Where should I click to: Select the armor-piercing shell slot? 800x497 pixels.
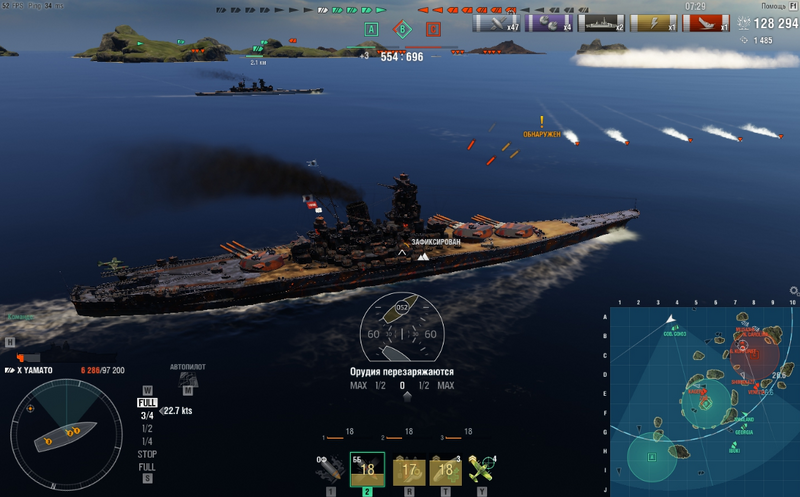(x=367, y=471)
